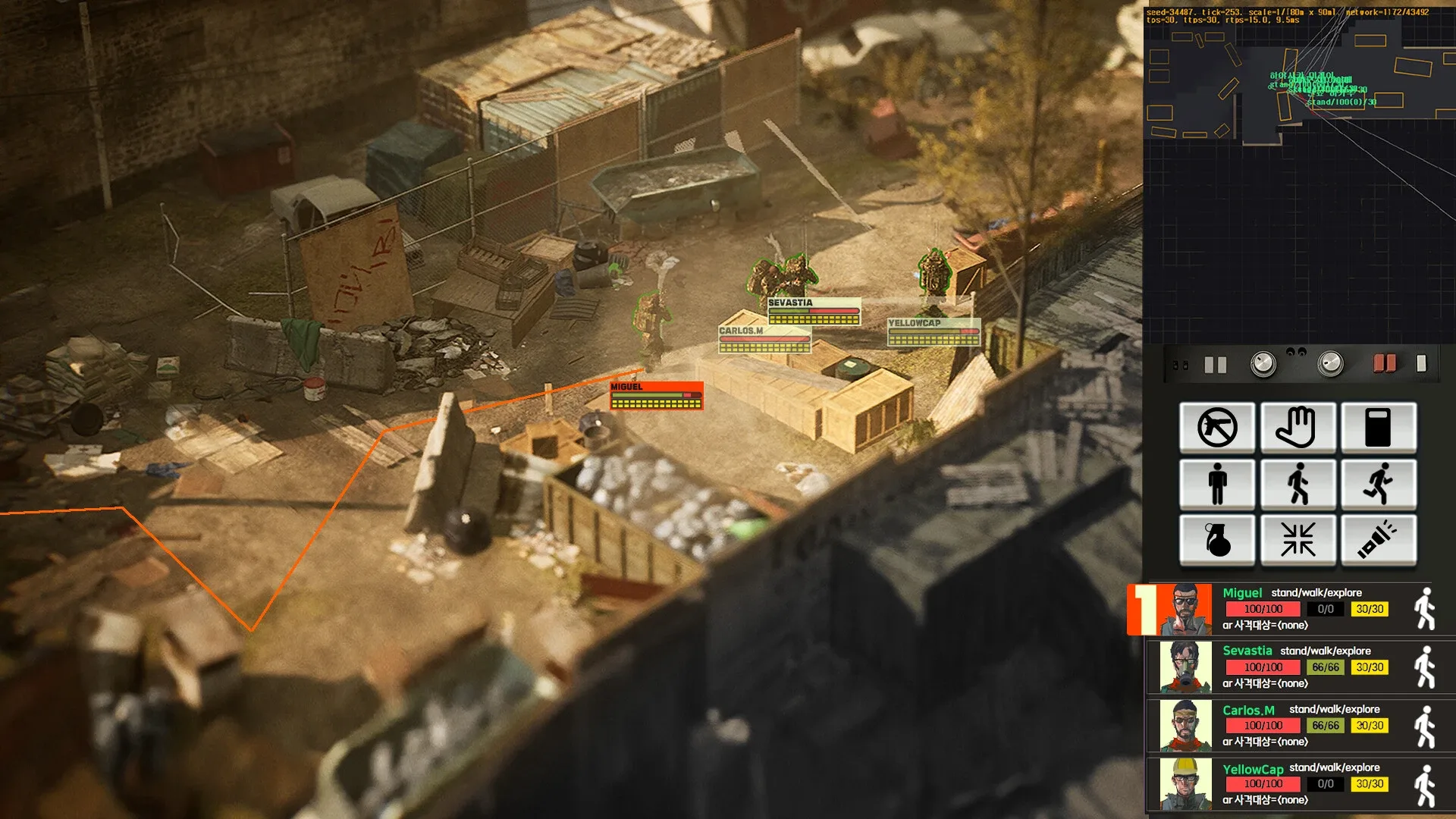The height and width of the screenshot is (819, 1456).
Task: Toggle the hold-fire weapons-safe command icon
Action: click(x=1217, y=428)
